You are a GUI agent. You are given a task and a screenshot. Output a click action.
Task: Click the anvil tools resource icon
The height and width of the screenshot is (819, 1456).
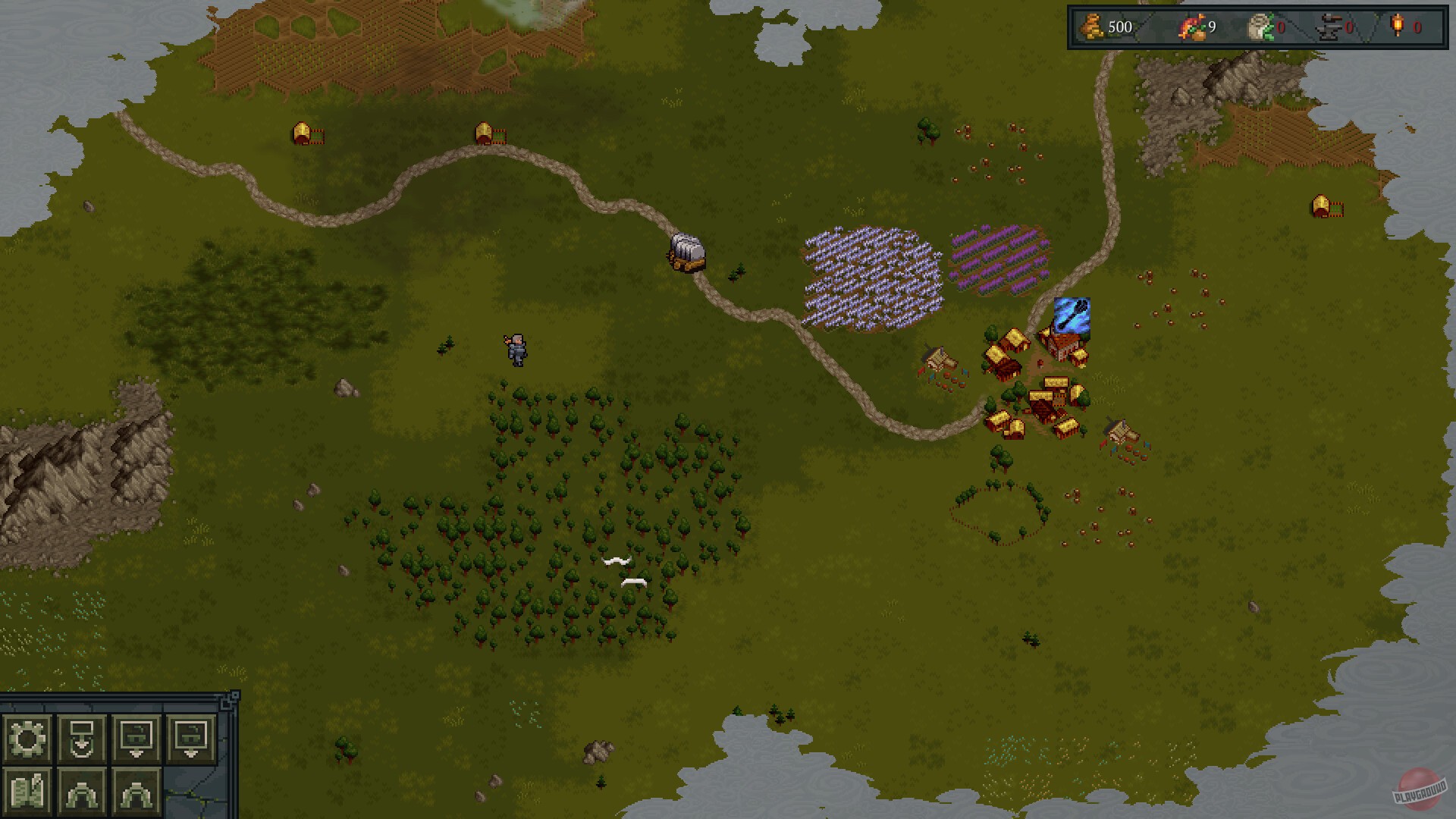[x=1329, y=27]
